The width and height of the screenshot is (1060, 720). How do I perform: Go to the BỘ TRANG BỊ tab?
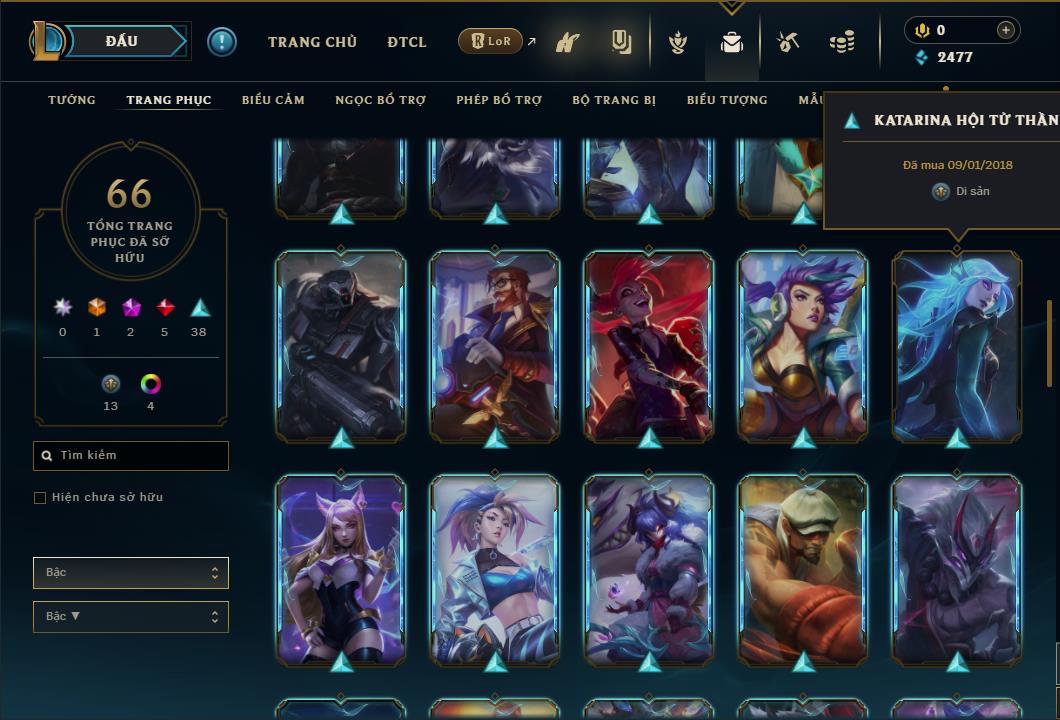(614, 100)
